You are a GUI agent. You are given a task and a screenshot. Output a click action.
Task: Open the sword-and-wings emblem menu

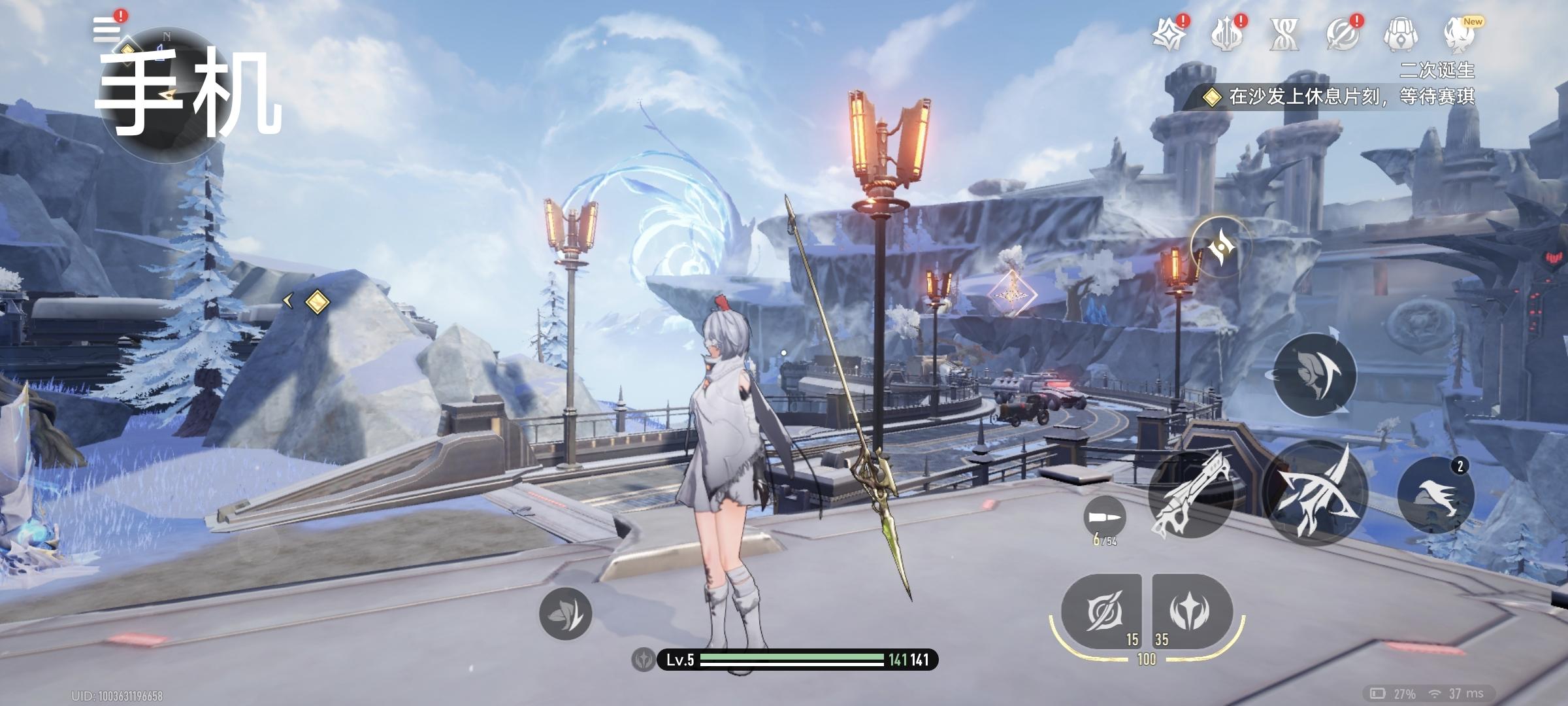pos(1226,35)
